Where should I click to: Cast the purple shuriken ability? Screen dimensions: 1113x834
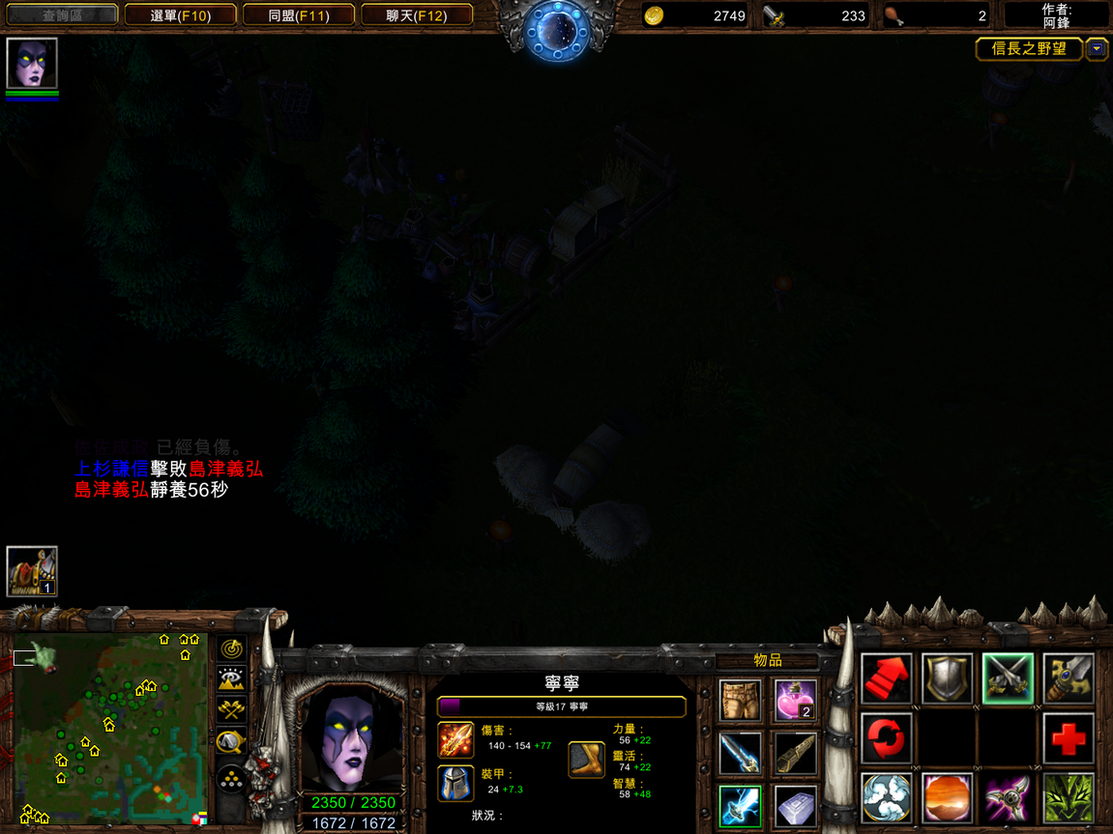coord(1007,798)
